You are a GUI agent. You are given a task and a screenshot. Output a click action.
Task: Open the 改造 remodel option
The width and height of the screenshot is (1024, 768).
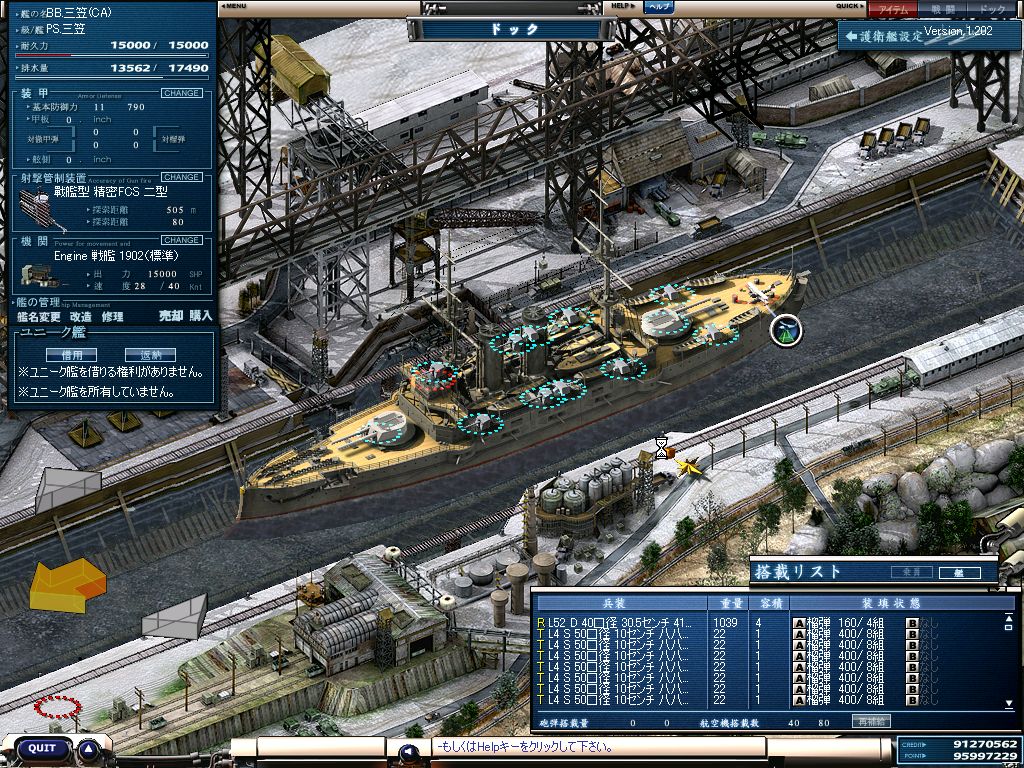click(x=81, y=316)
